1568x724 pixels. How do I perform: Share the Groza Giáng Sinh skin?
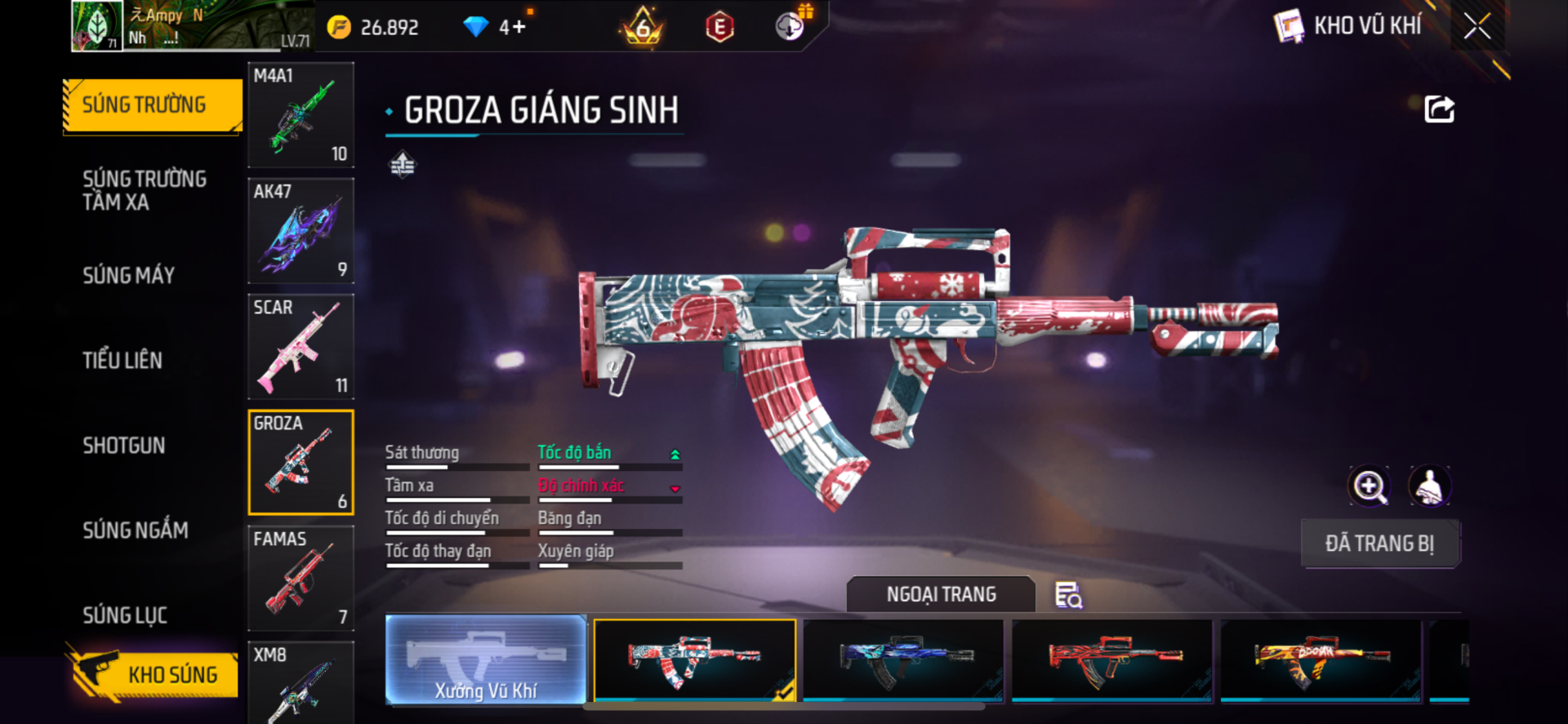pyautogui.click(x=1439, y=109)
